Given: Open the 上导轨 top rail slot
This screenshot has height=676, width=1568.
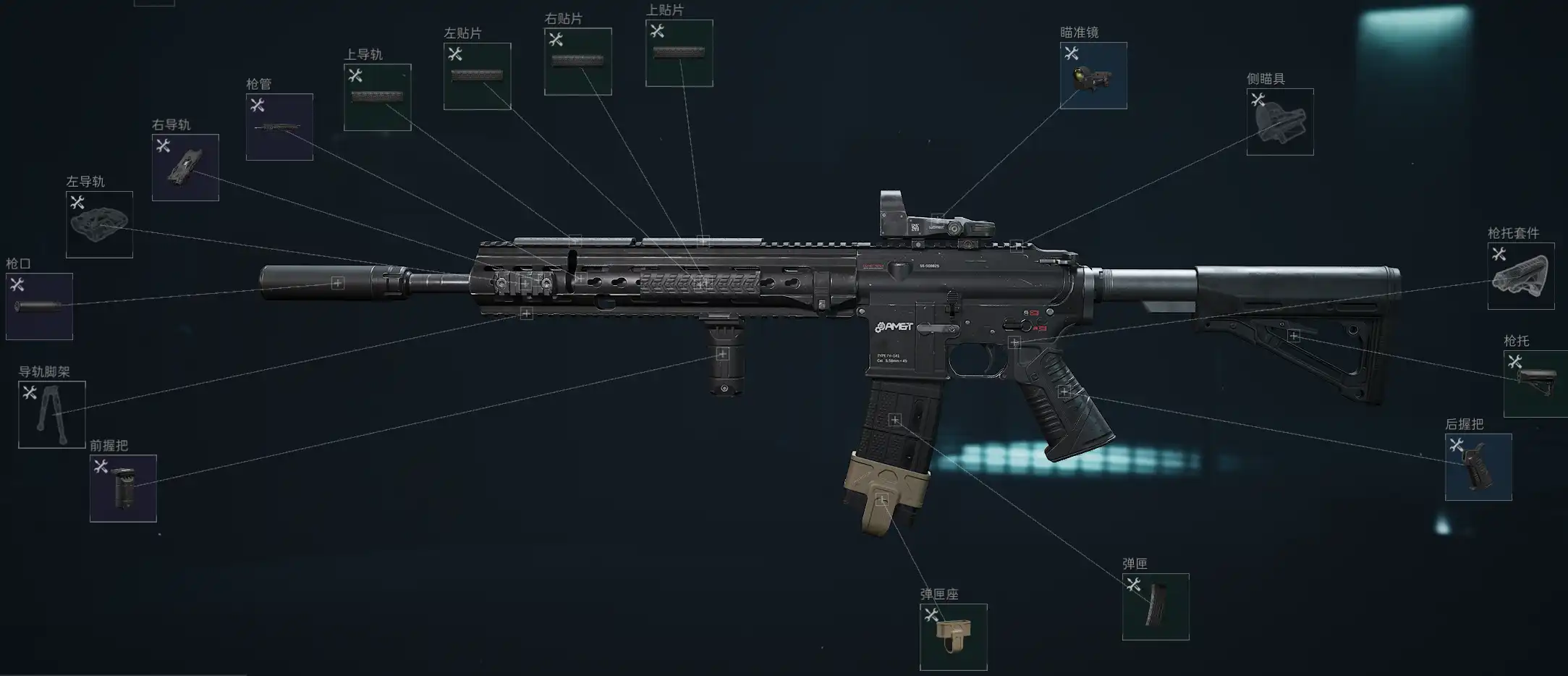Looking at the screenshot, I should pyautogui.click(x=377, y=97).
